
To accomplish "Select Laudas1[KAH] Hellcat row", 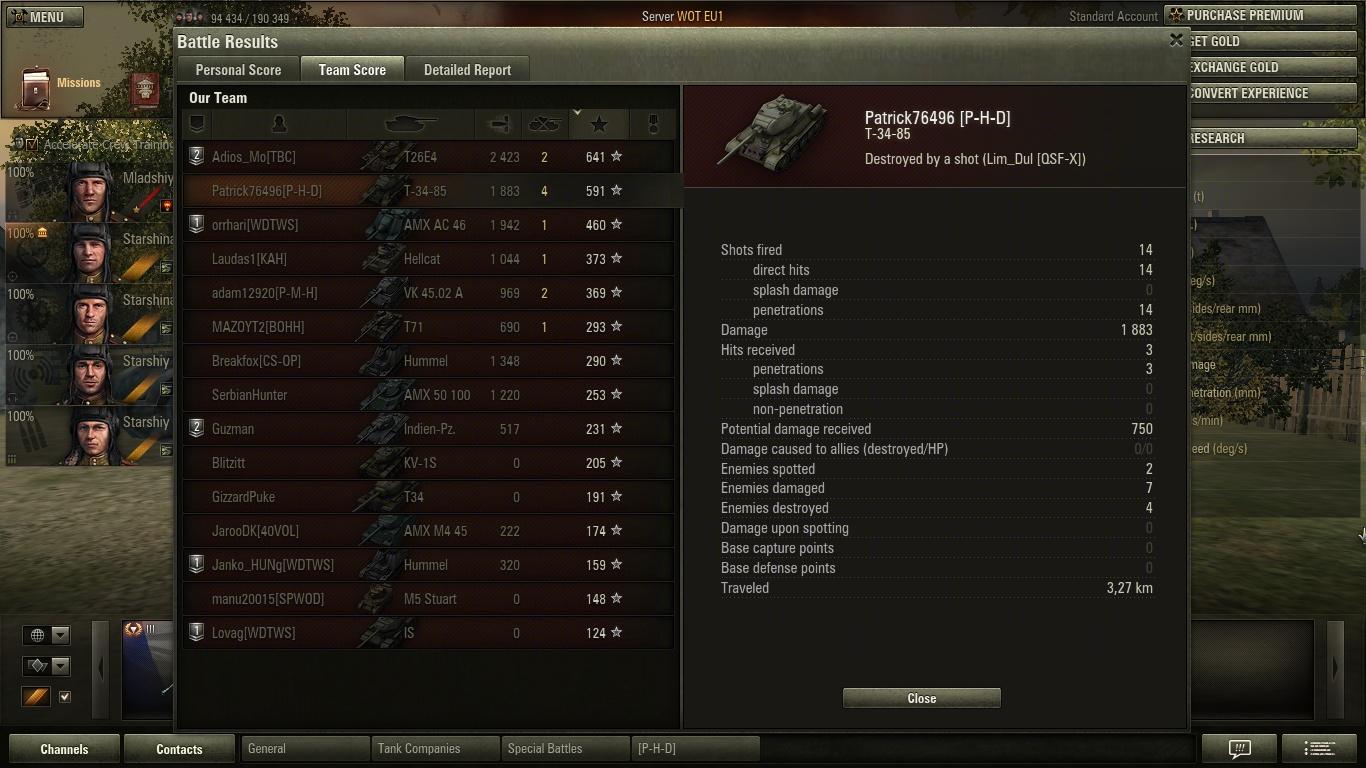I will (x=428, y=259).
